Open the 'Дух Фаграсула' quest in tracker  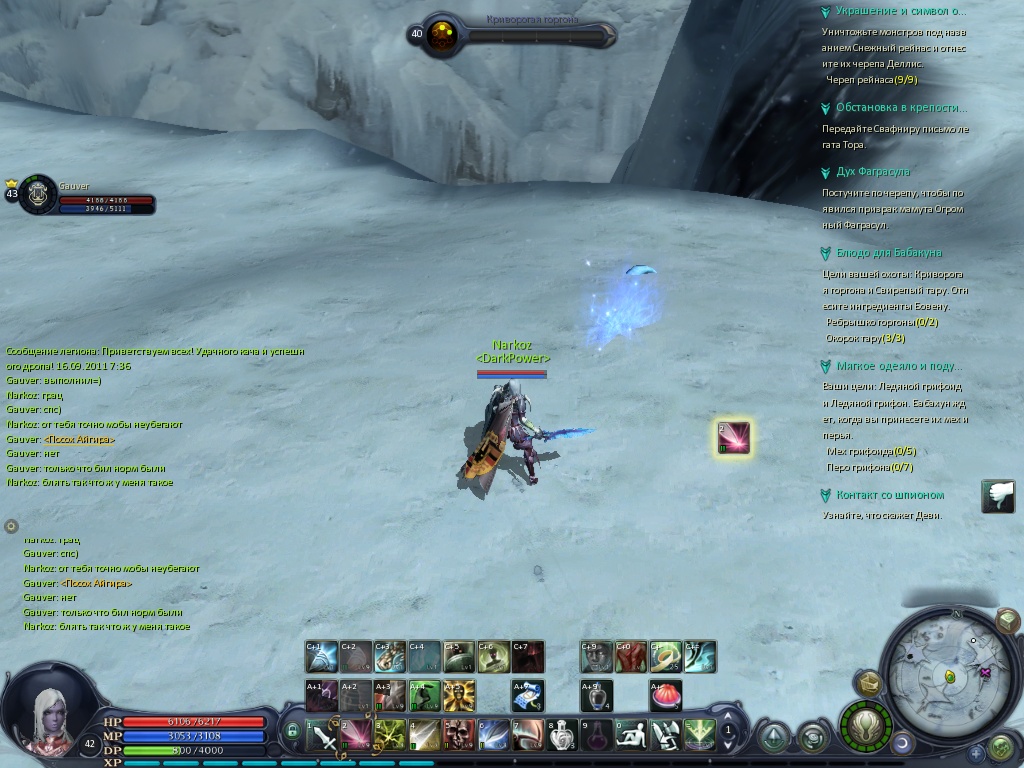pyautogui.click(x=865, y=172)
